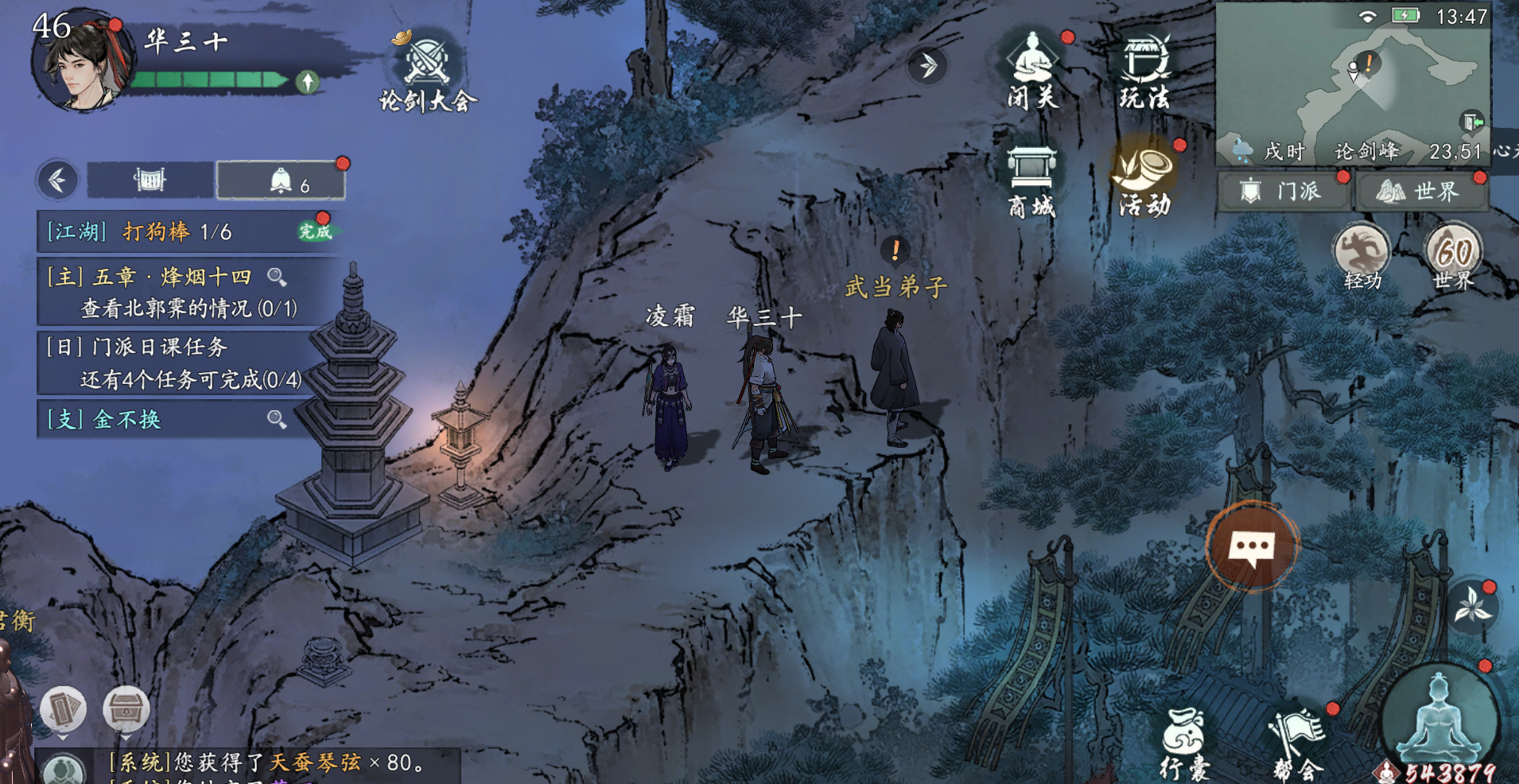Collapse the quest tracker with back arrow
This screenshot has width=1519, height=784.
(57, 180)
